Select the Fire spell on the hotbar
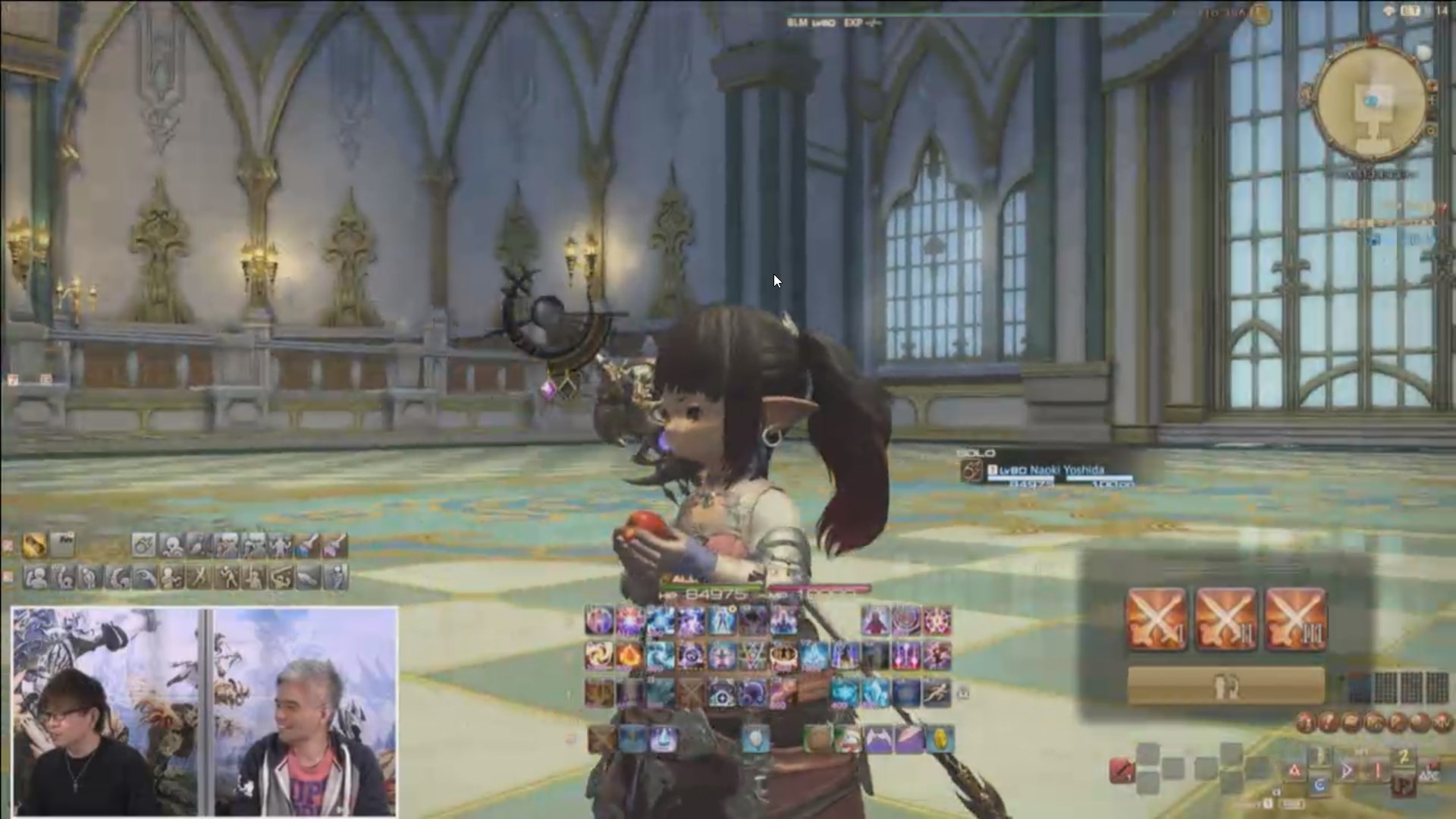Image resolution: width=1456 pixels, height=819 pixels. pos(629,657)
